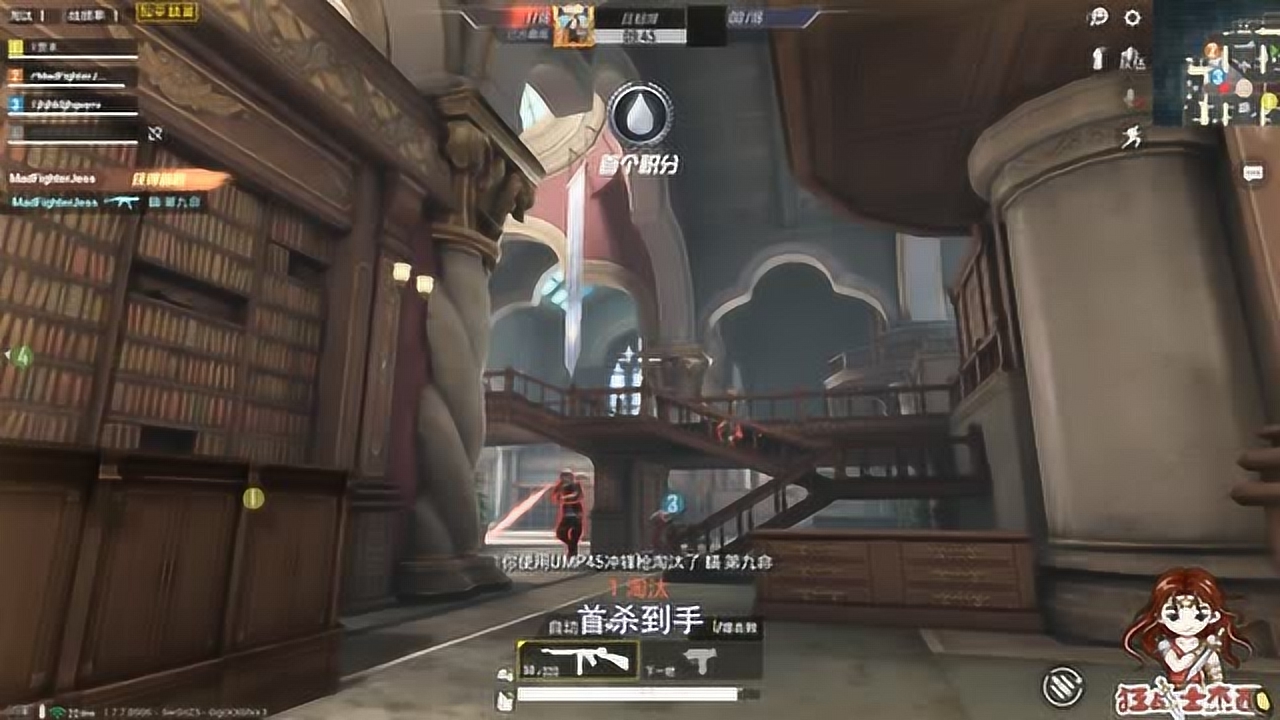
Task: Open the chat bubble icon beside the gear
Action: (x=1099, y=17)
